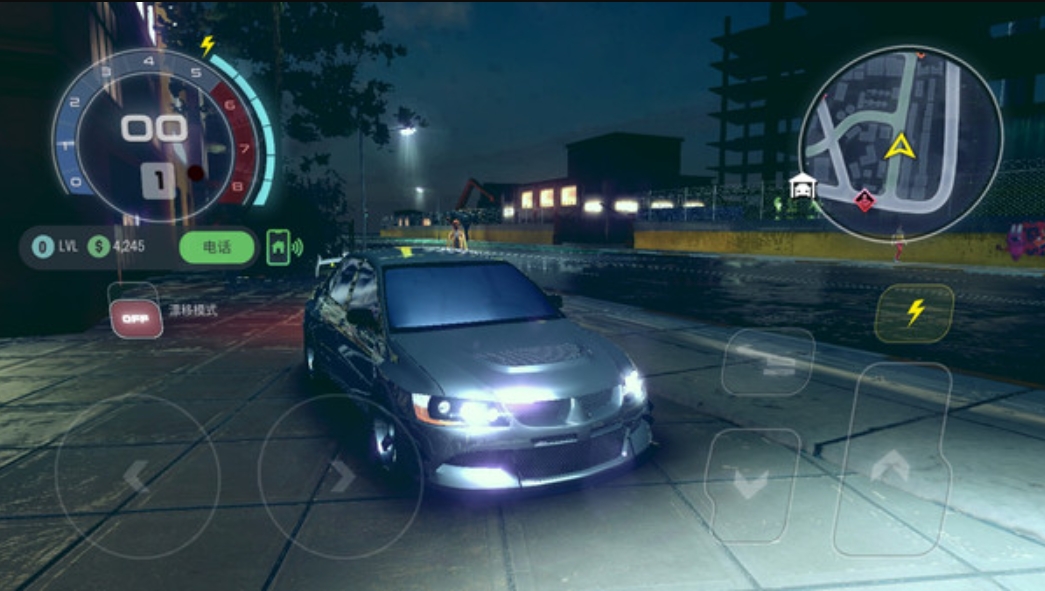The image size is (1045, 591).
Task: Activate the yellow lightning nitro button
Action: [914, 313]
